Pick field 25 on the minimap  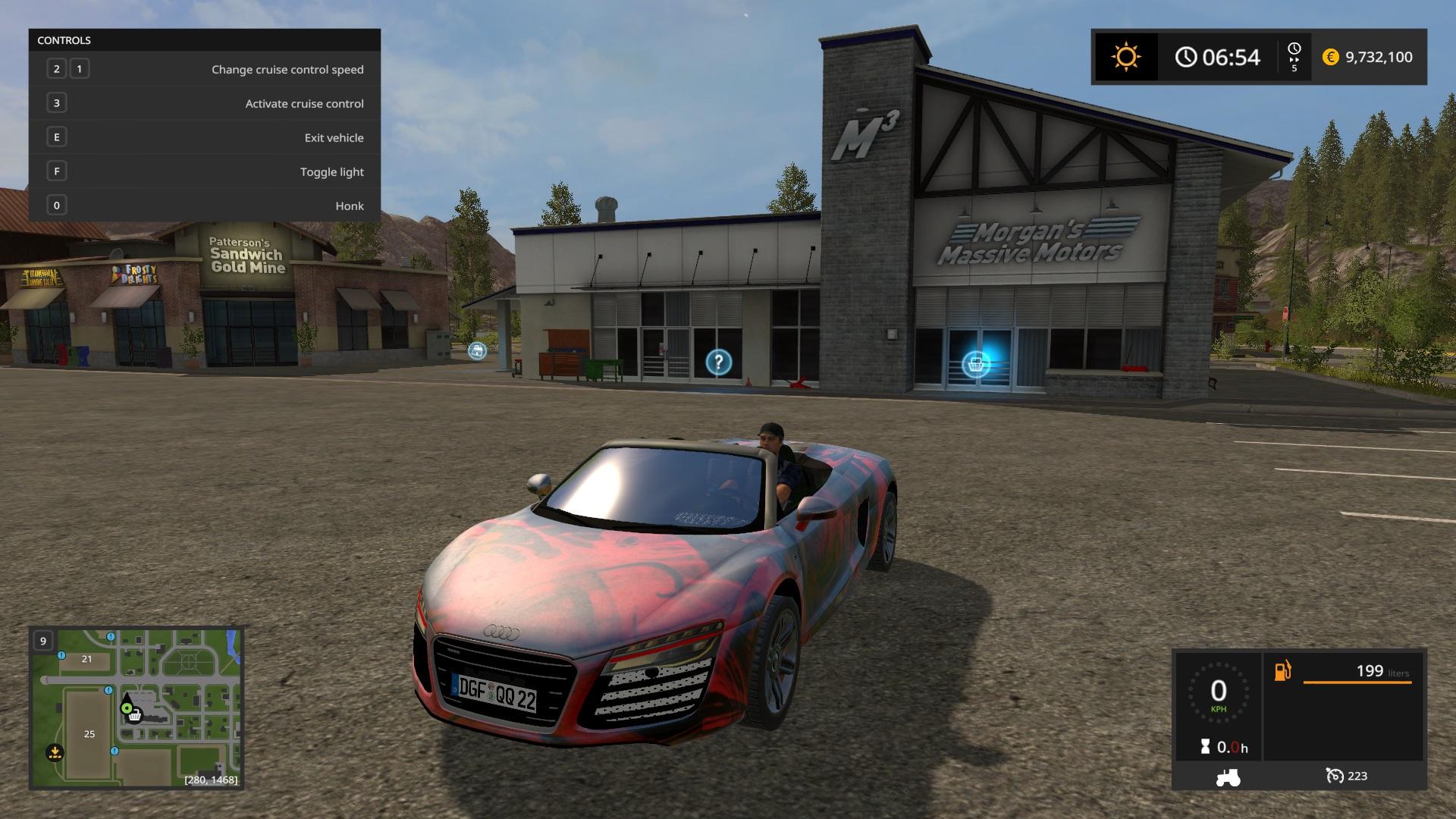coord(89,733)
